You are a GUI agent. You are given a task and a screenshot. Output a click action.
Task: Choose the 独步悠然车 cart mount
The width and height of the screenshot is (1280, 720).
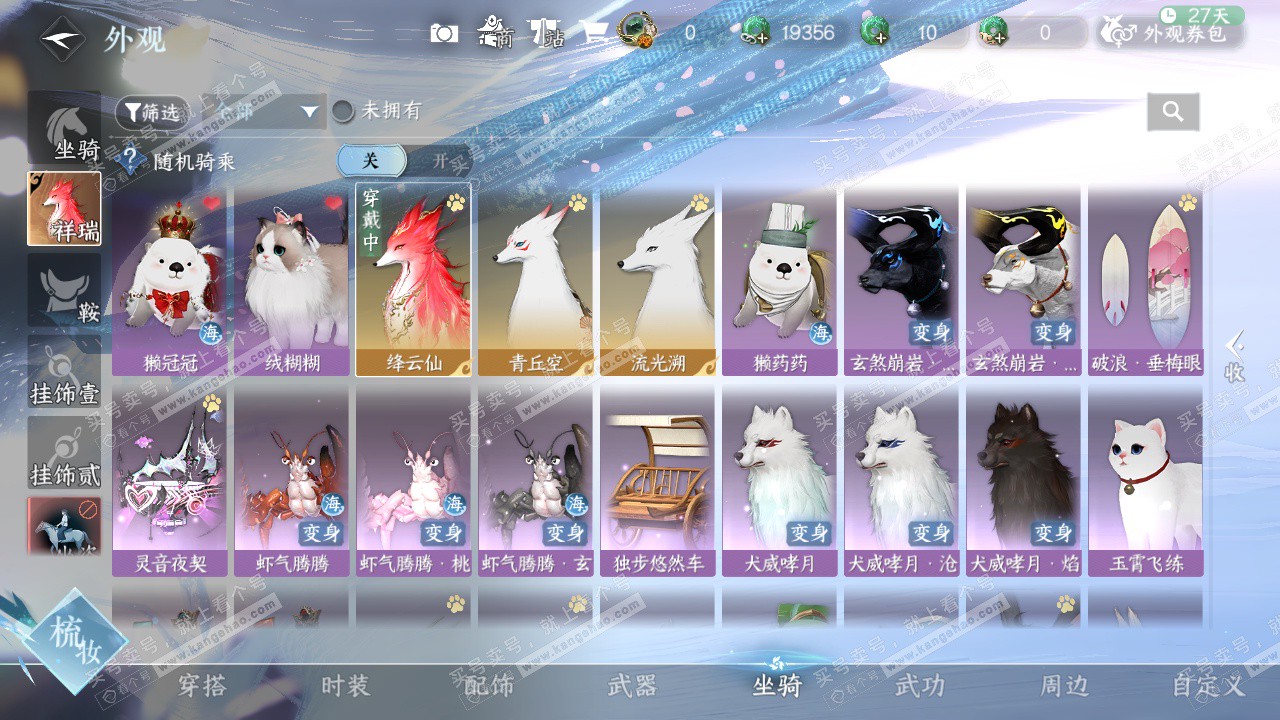coord(656,480)
